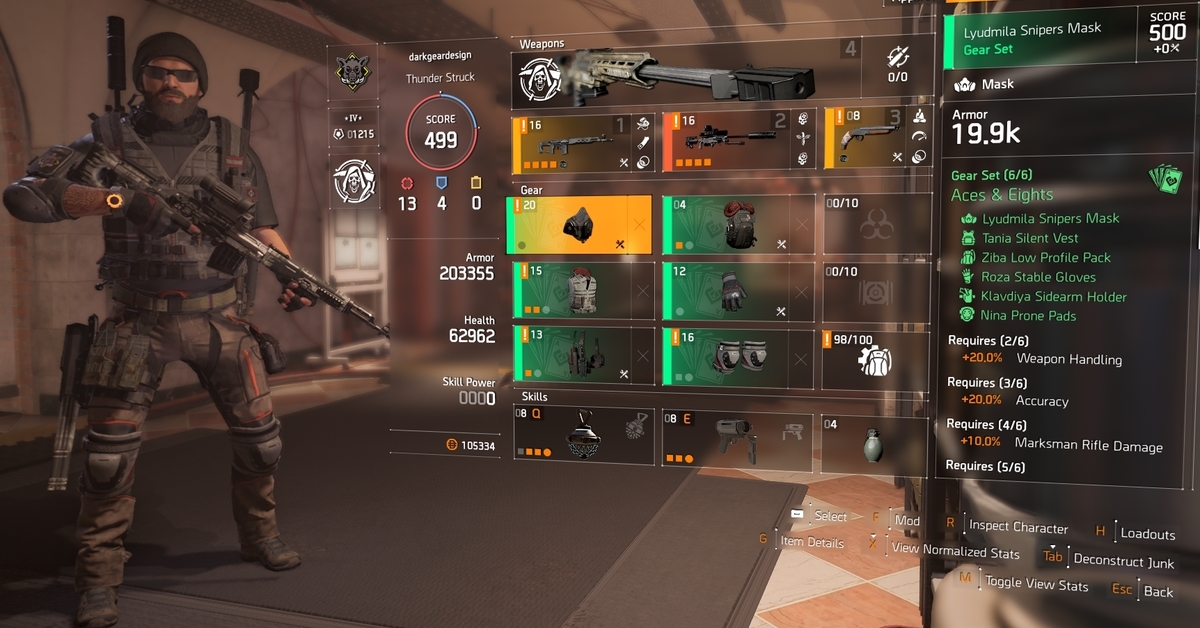Screen dimensions: 1200x628
Task: Open the chest vest gear slot
Action: 584,292
